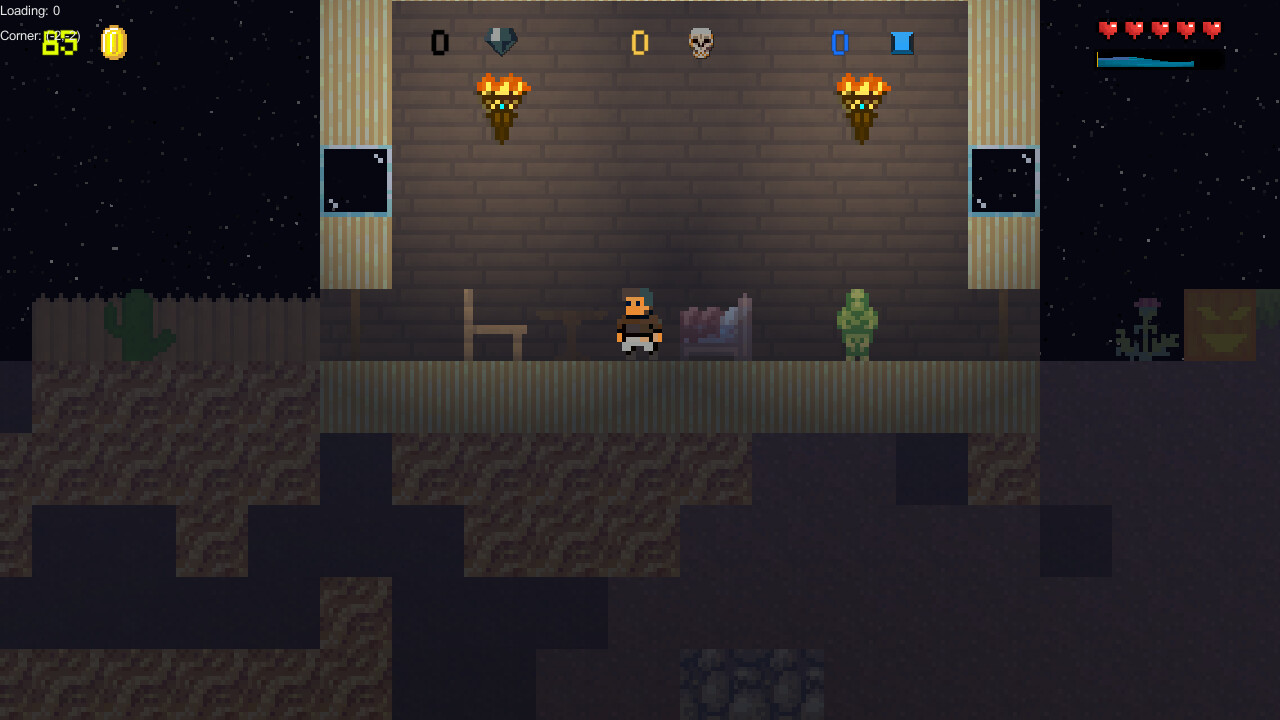Select the diamond icon in the top counter bar

click(x=501, y=42)
